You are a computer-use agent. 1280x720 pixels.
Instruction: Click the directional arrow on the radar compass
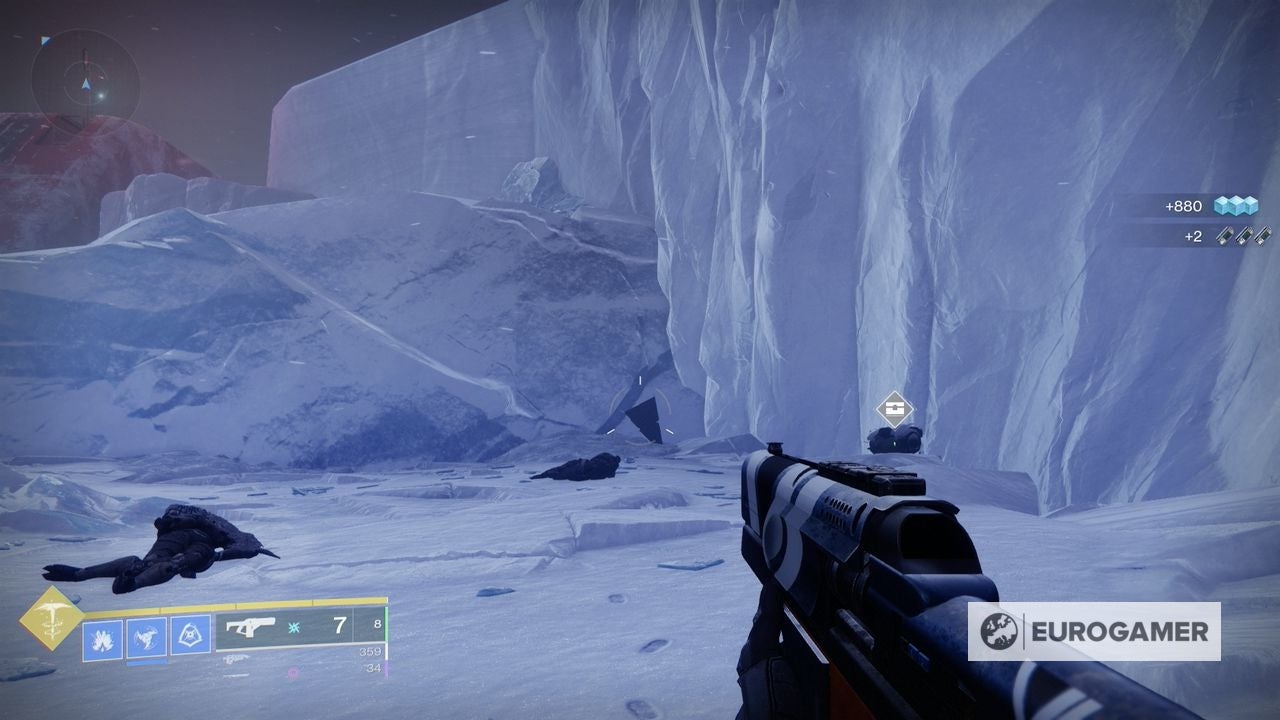tap(87, 84)
